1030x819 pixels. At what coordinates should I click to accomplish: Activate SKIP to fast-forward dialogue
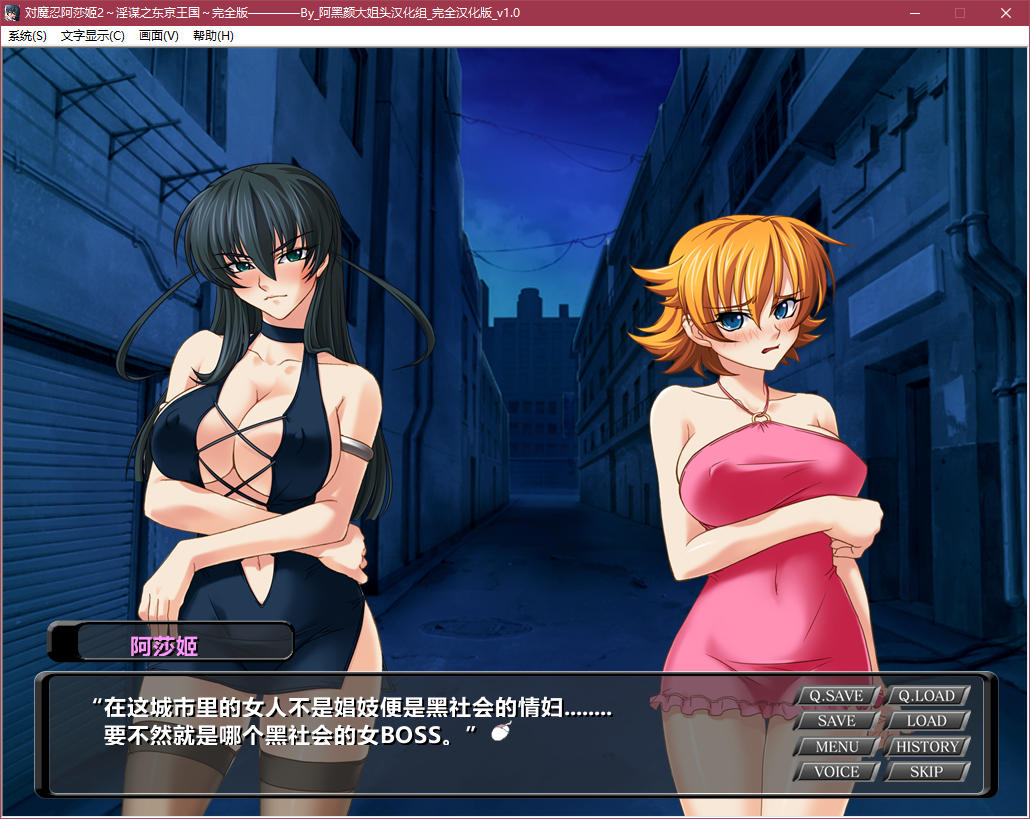[x=926, y=772]
